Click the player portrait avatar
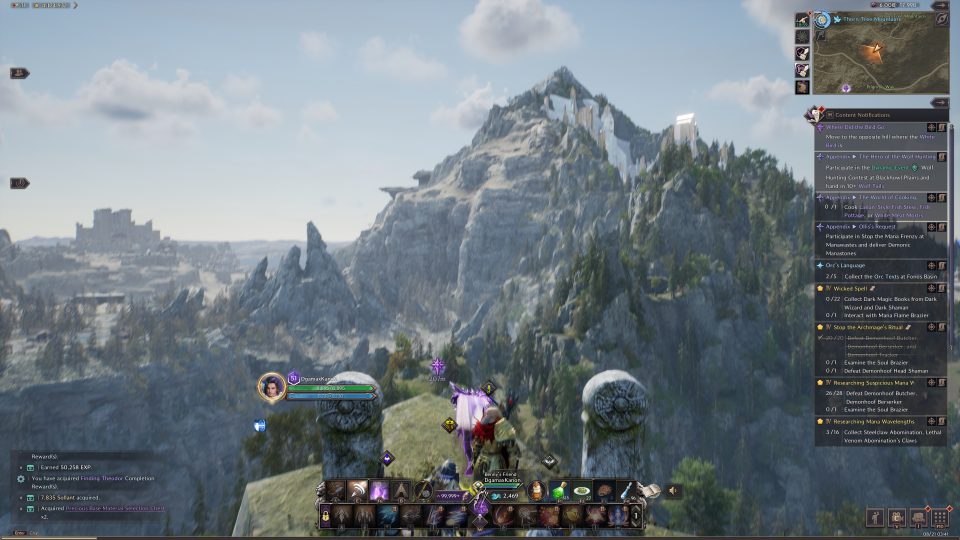960x540 pixels. click(x=271, y=386)
